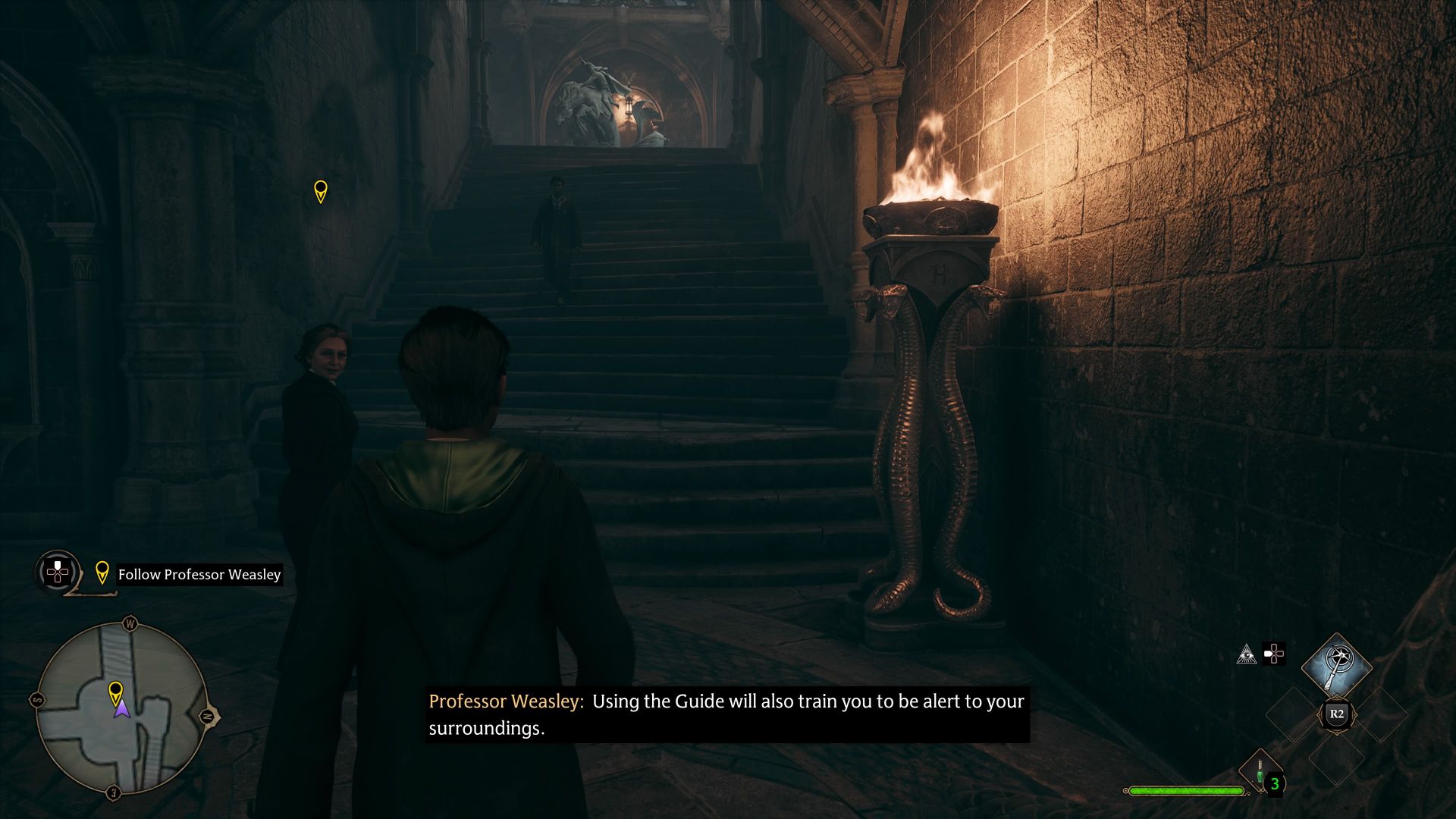The height and width of the screenshot is (819, 1456).
Task: Click the empty left spell slot diamond
Action: pyautogui.click(x=1294, y=714)
